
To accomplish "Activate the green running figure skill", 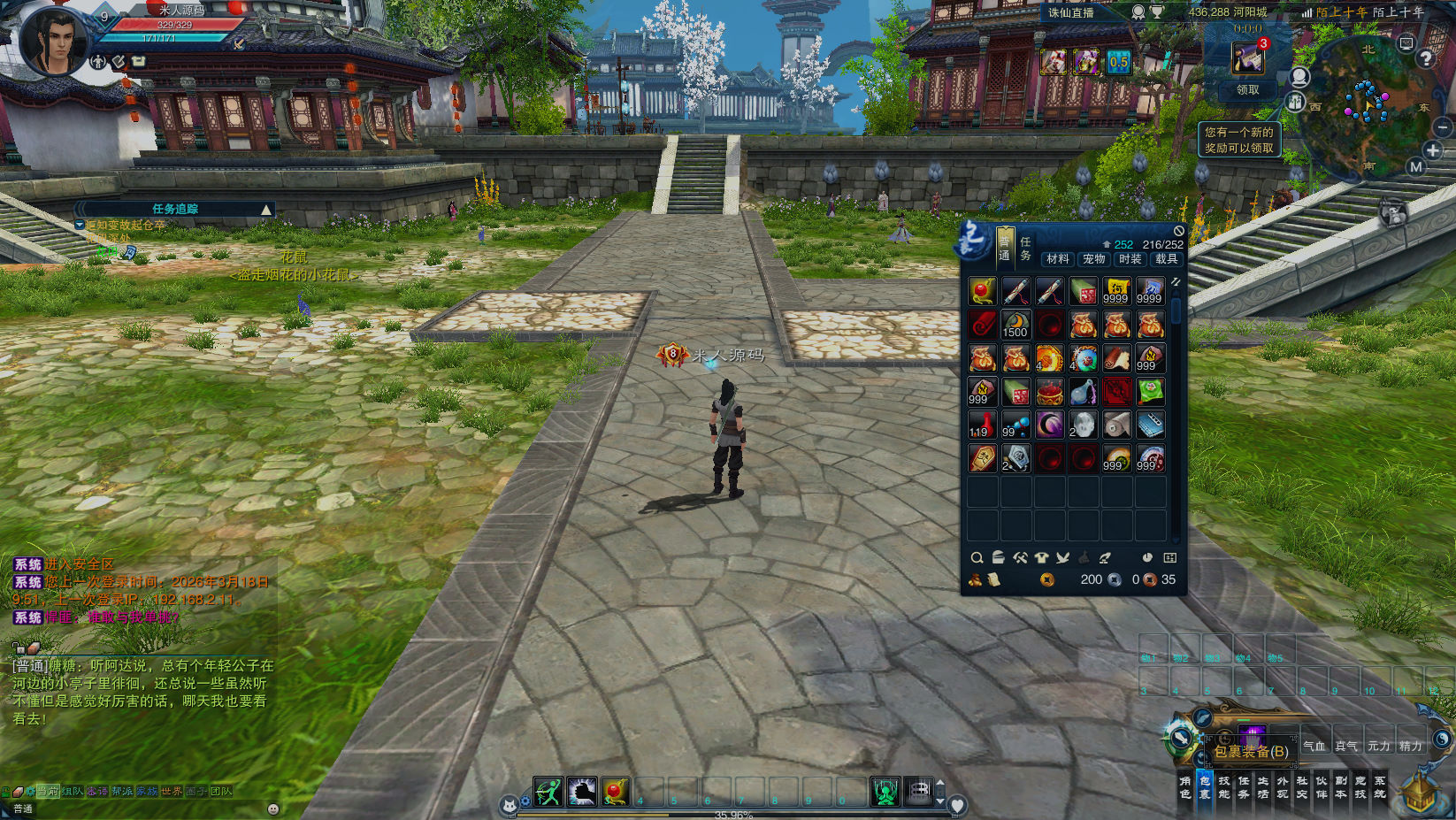I will click(548, 792).
